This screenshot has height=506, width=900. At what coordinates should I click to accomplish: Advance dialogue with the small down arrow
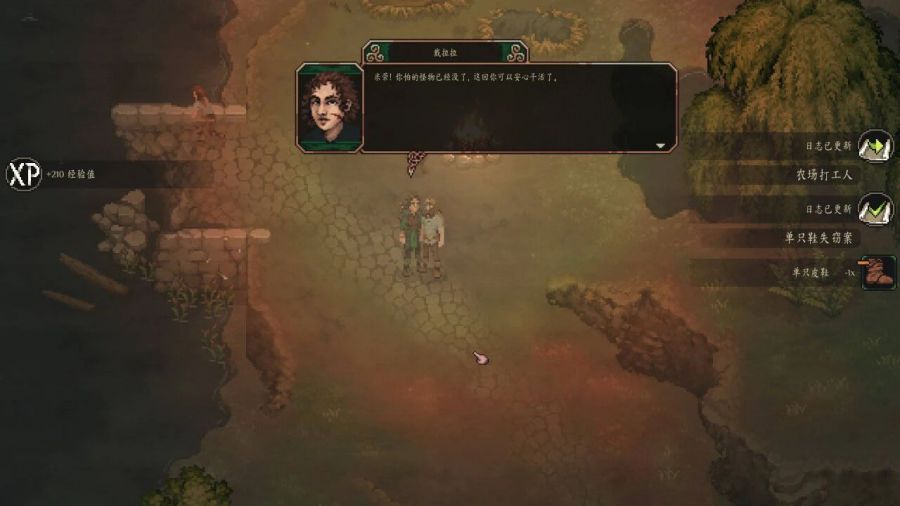(660, 145)
